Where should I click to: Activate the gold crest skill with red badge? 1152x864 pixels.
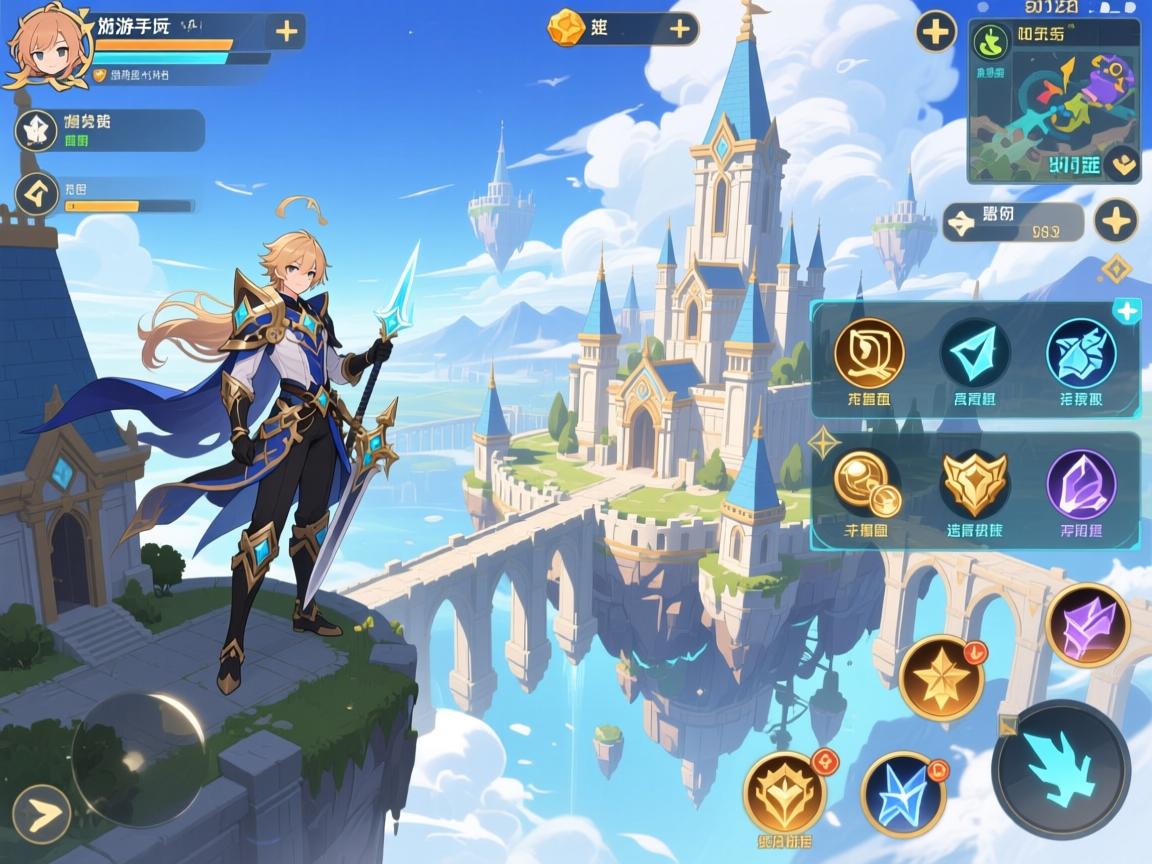pos(785,793)
